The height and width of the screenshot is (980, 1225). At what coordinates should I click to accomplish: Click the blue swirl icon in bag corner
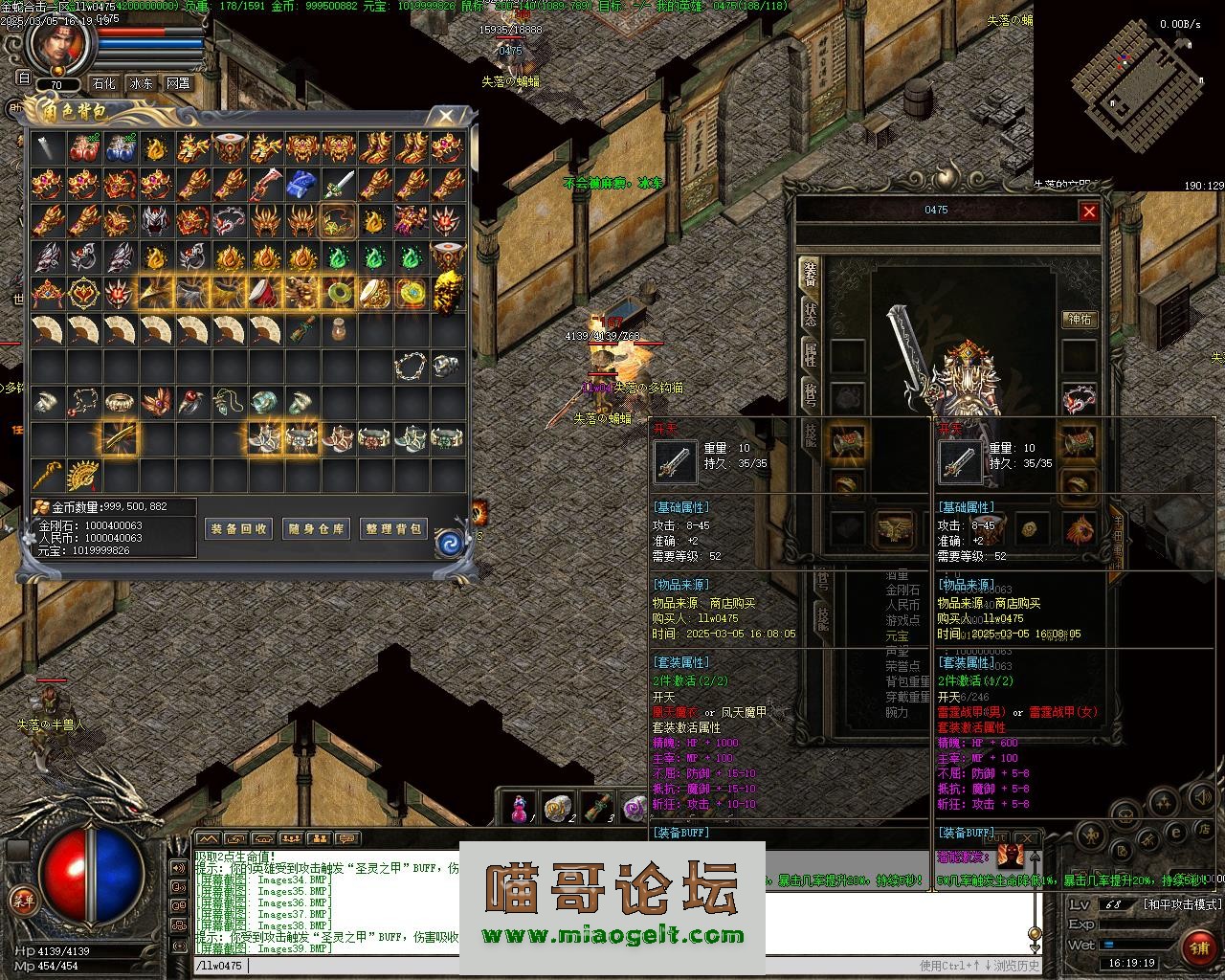[x=449, y=544]
